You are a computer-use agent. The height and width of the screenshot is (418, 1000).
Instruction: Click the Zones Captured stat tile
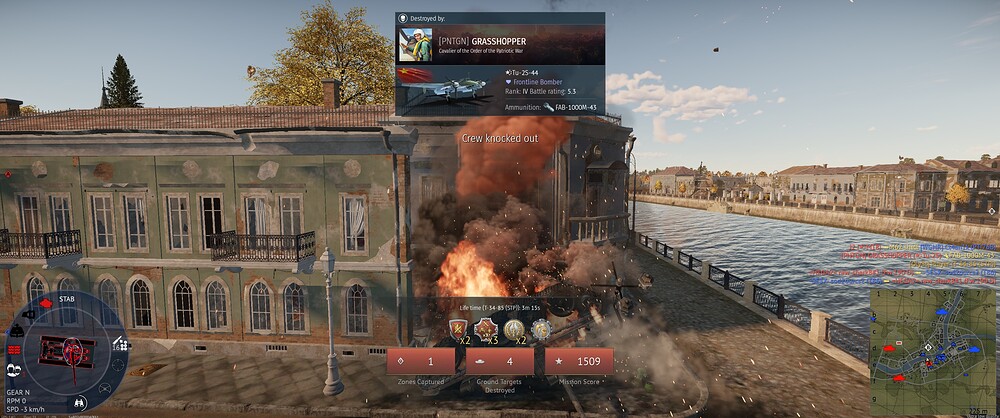point(421,362)
